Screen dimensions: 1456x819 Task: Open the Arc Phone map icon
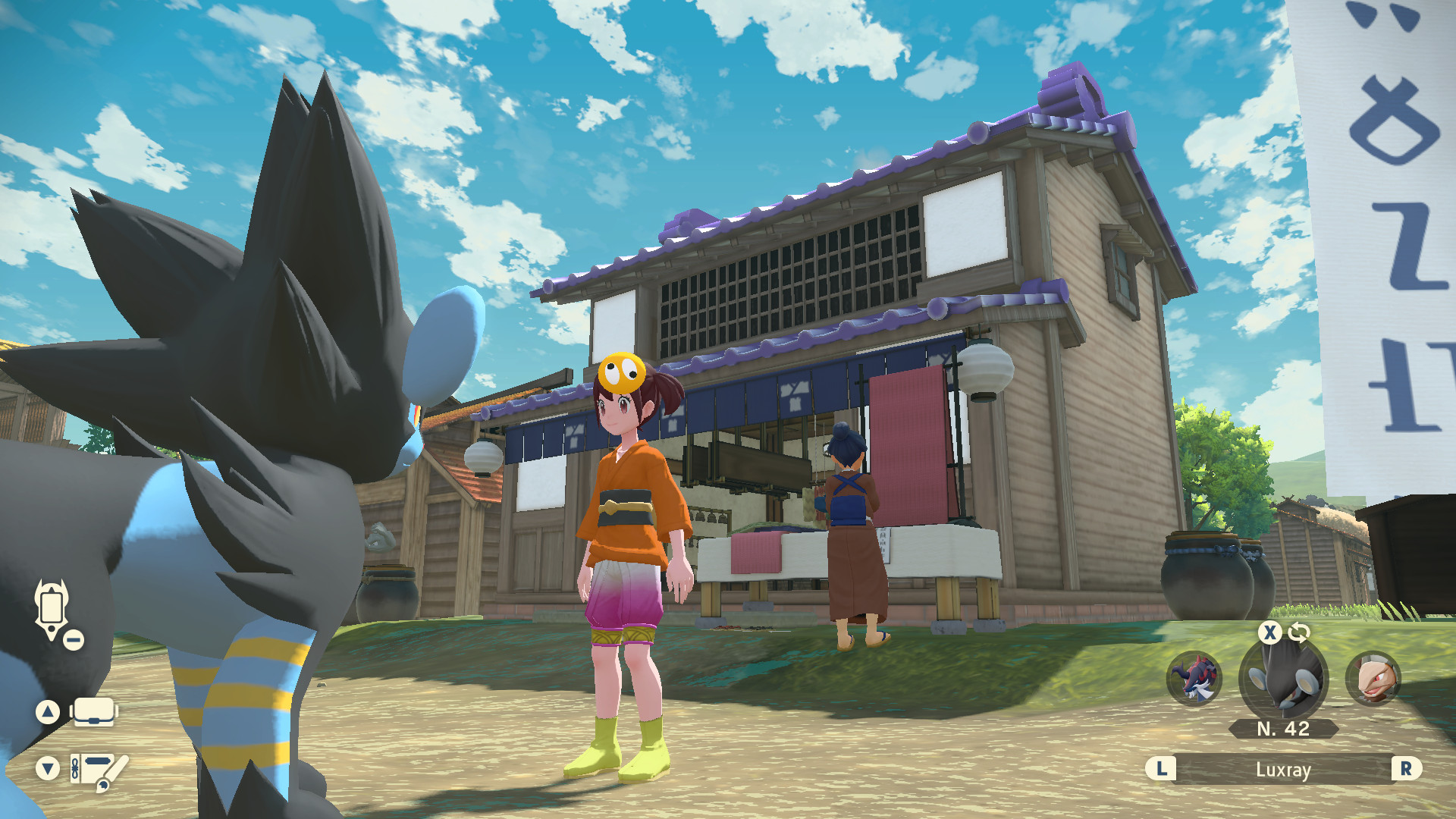pyautogui.click(x=50, y=607)
